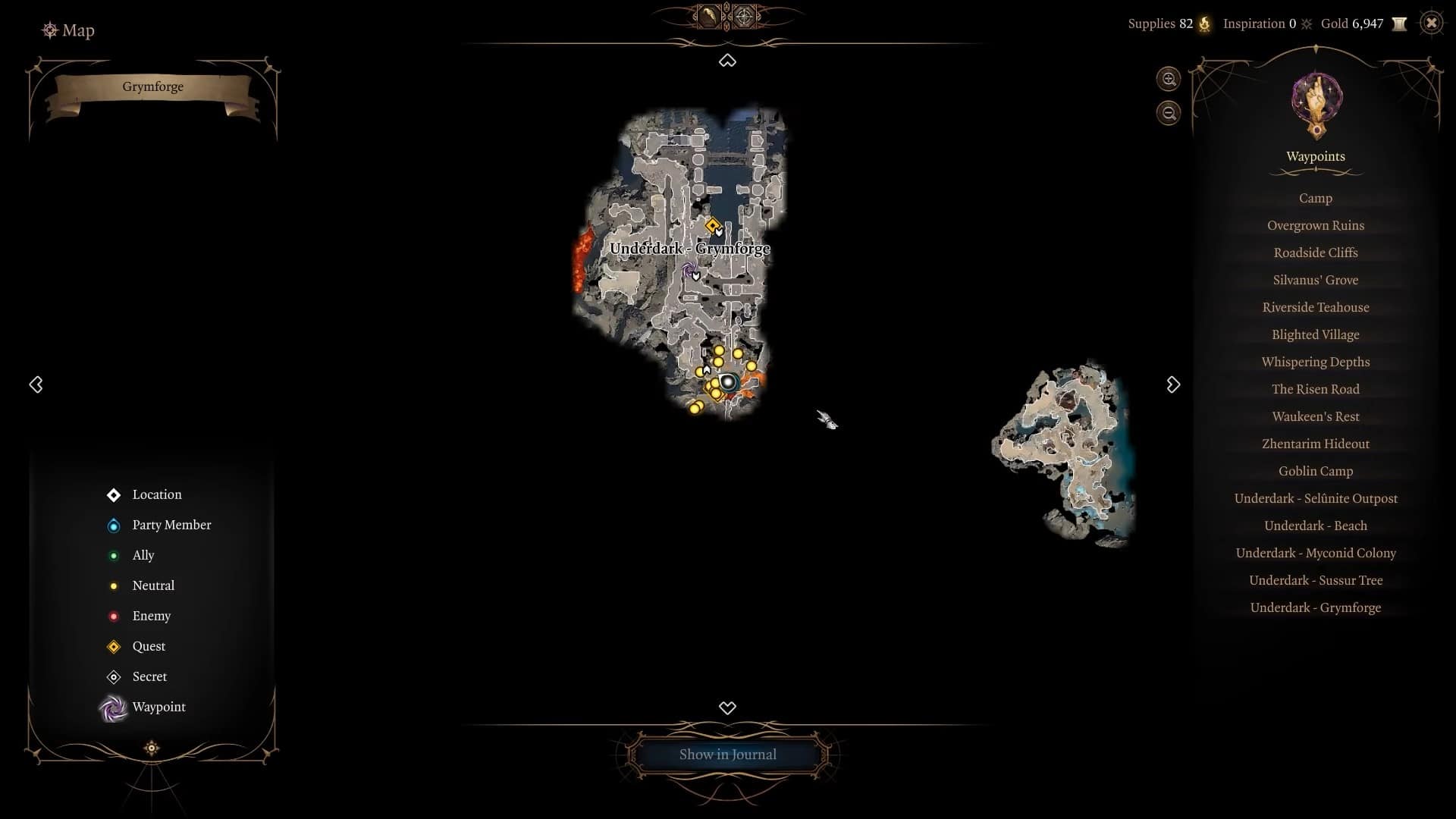This screenshot has width=1456, height=819.
Task: Click the Waypoint swirl icon in the legend
Action: [x=114, y=707]
